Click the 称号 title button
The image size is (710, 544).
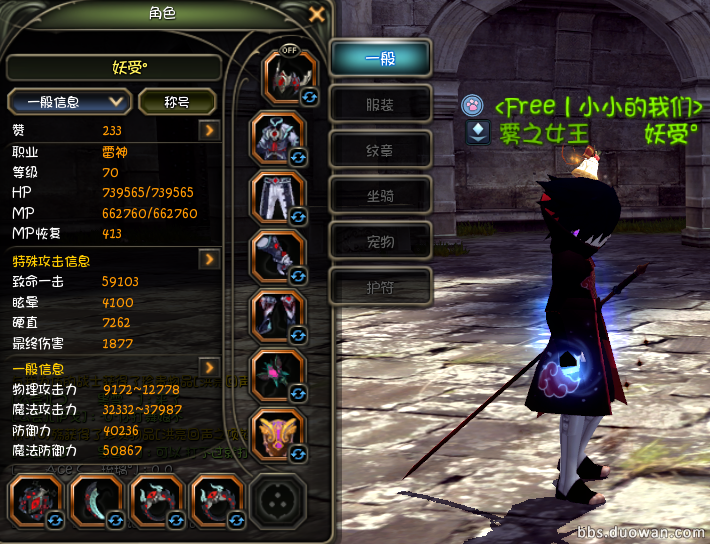[x=178, y=102]
